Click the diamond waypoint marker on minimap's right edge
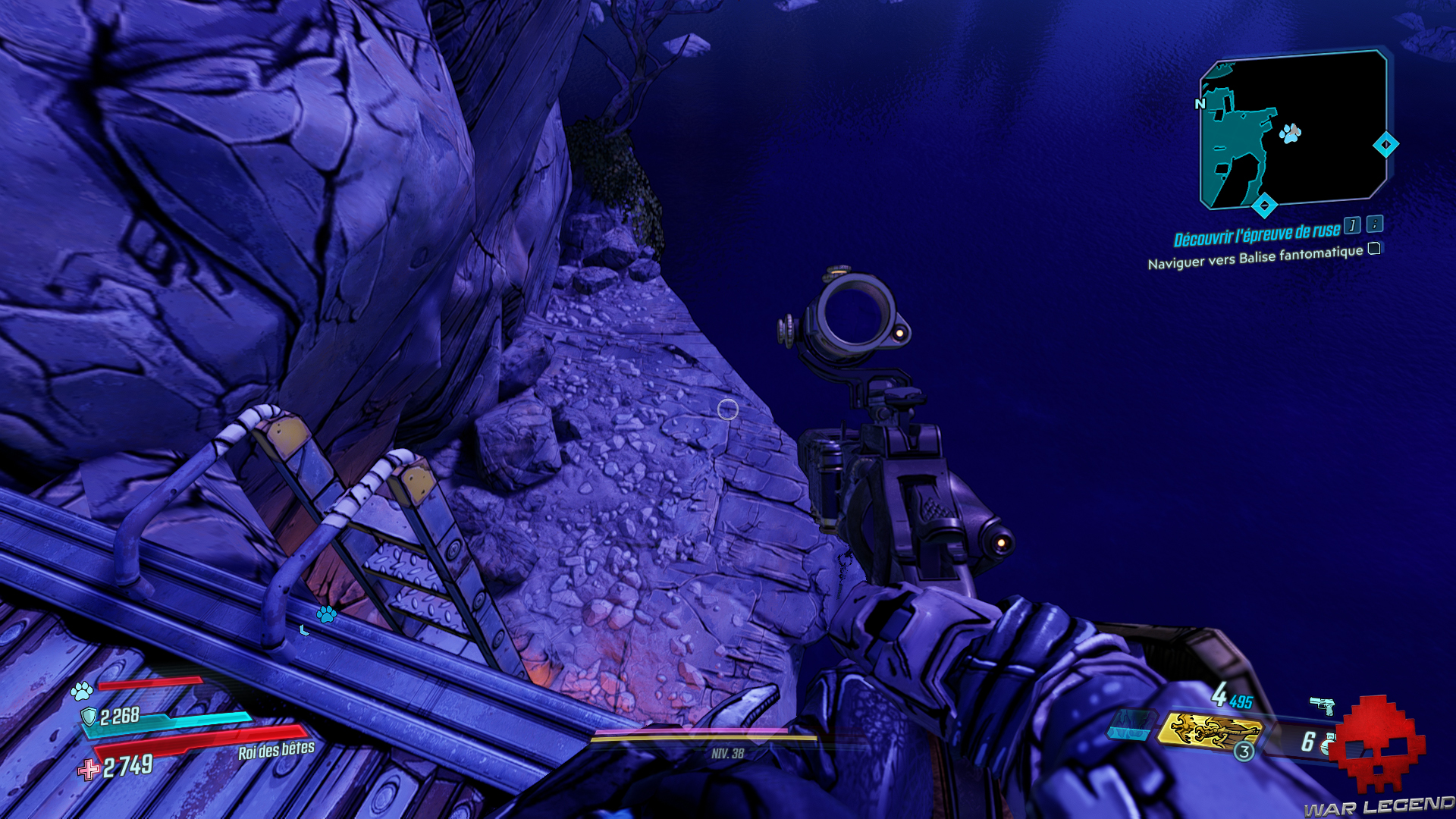The width and height of the screenshot is (1456, 819). click(x=1385, y=144)
